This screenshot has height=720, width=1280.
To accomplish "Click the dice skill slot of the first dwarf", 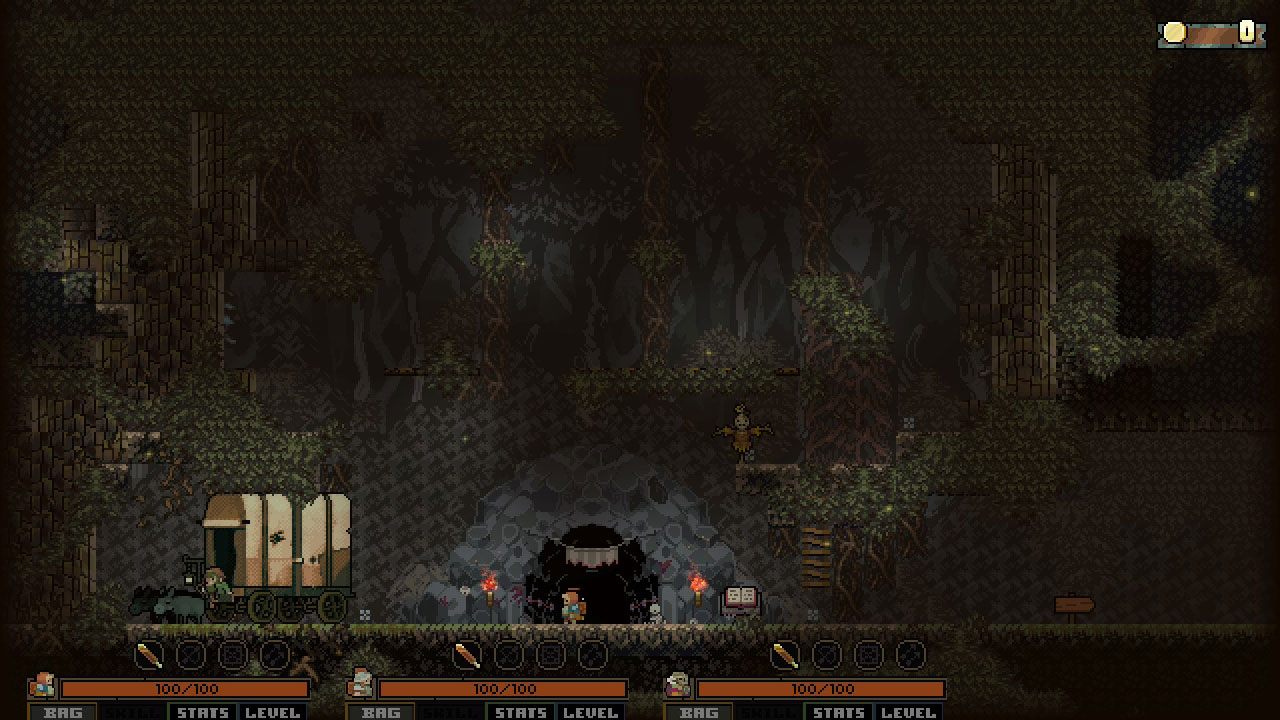I will pos(231,655).
